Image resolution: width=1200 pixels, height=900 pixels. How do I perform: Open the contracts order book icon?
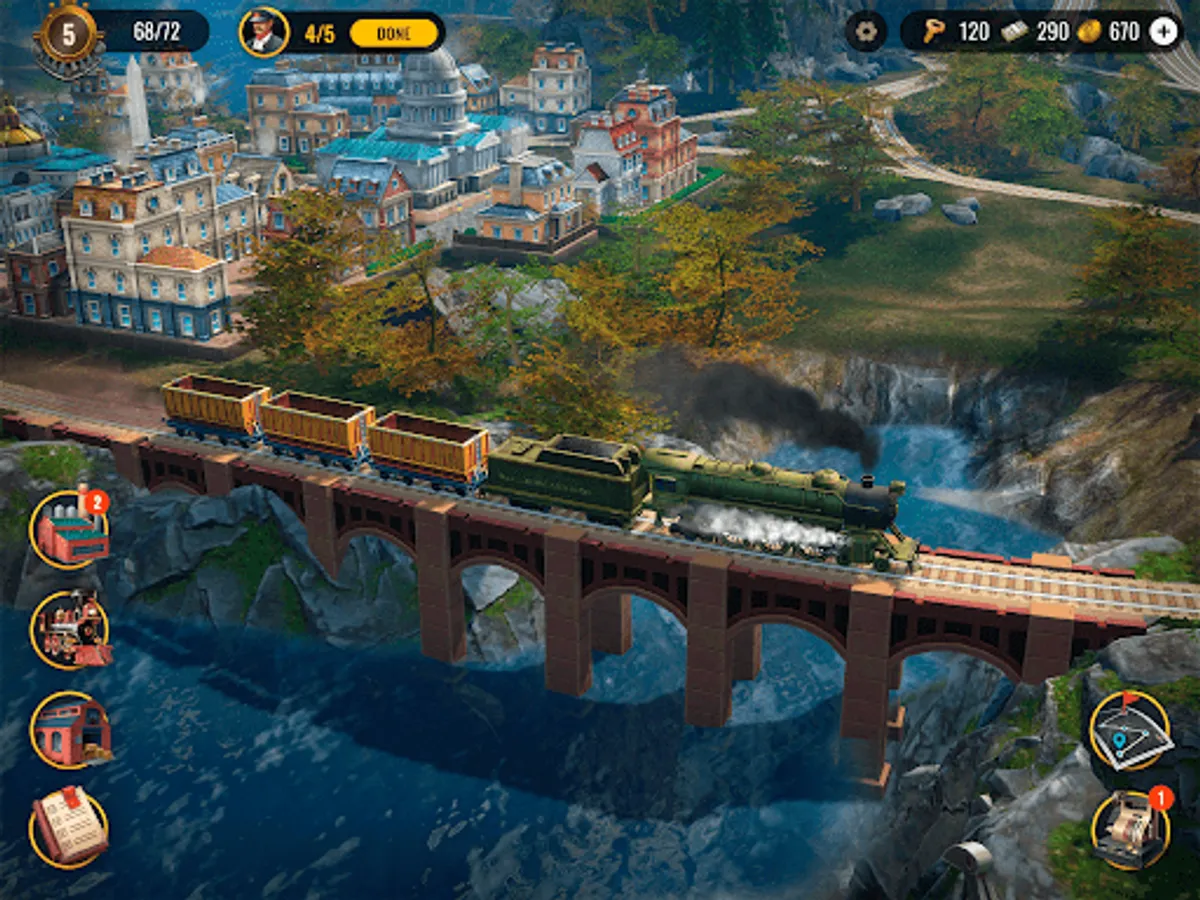[69, 829]
